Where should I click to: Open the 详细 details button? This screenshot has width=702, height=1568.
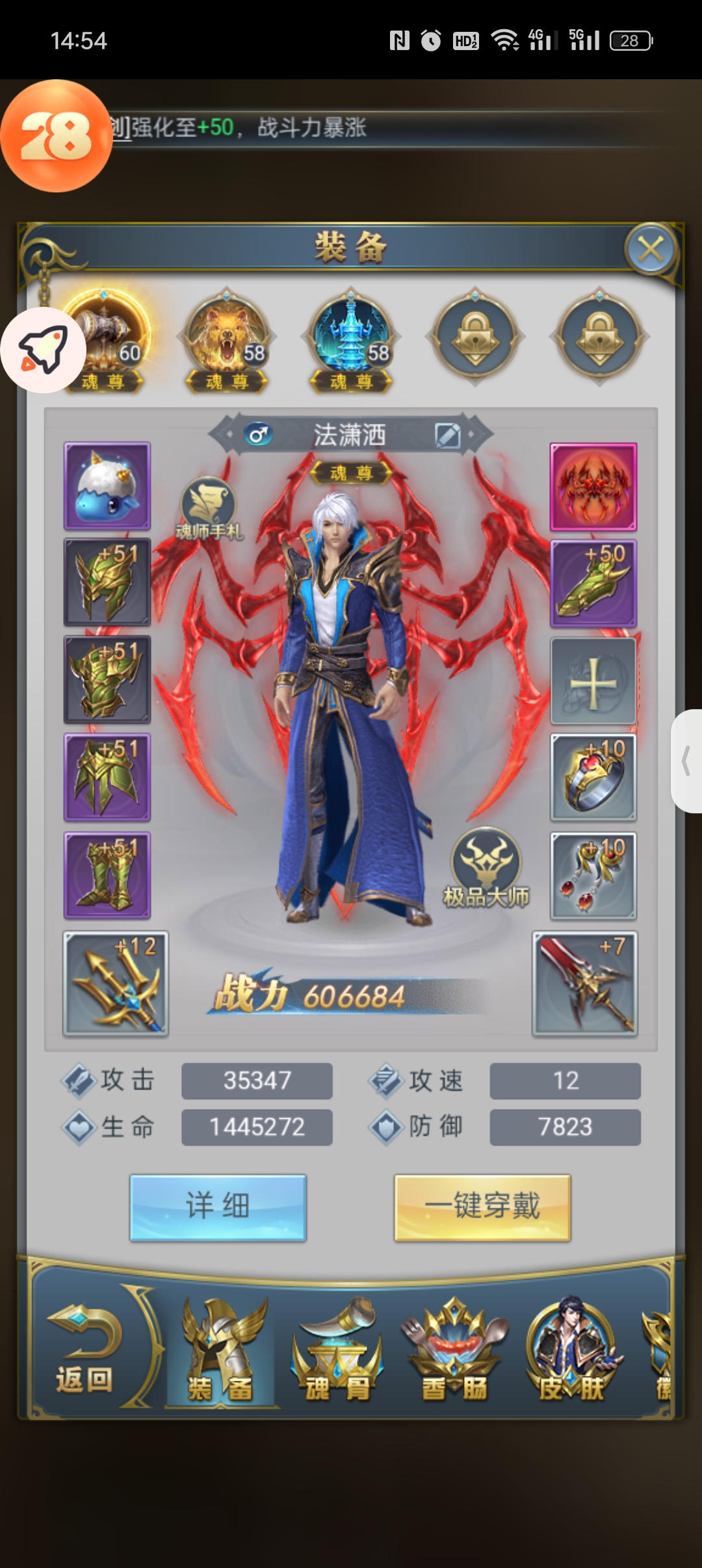coord(218,1207)
